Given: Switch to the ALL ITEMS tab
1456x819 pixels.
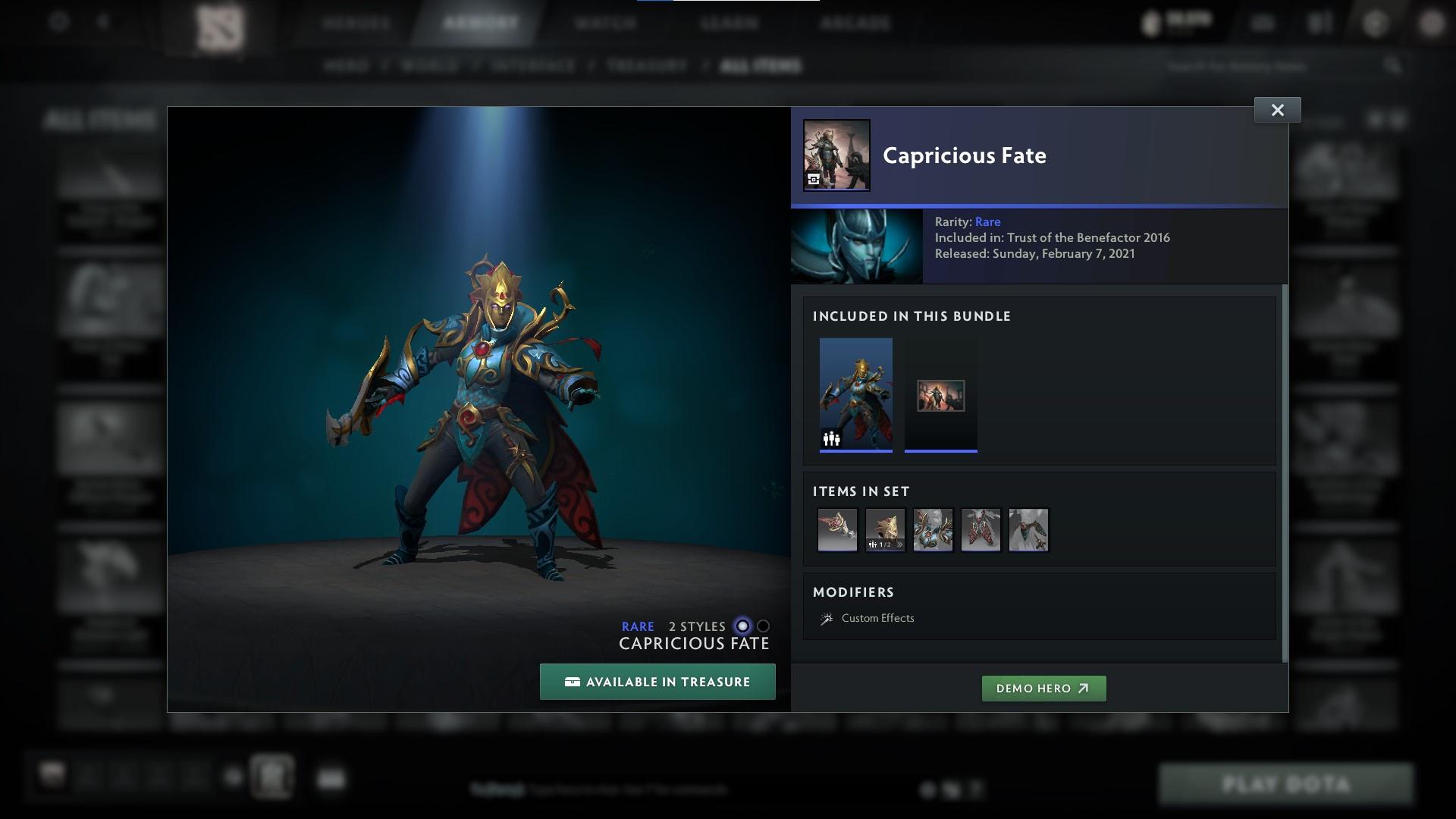Looking at the screenshot, I should tap(761, 65).
